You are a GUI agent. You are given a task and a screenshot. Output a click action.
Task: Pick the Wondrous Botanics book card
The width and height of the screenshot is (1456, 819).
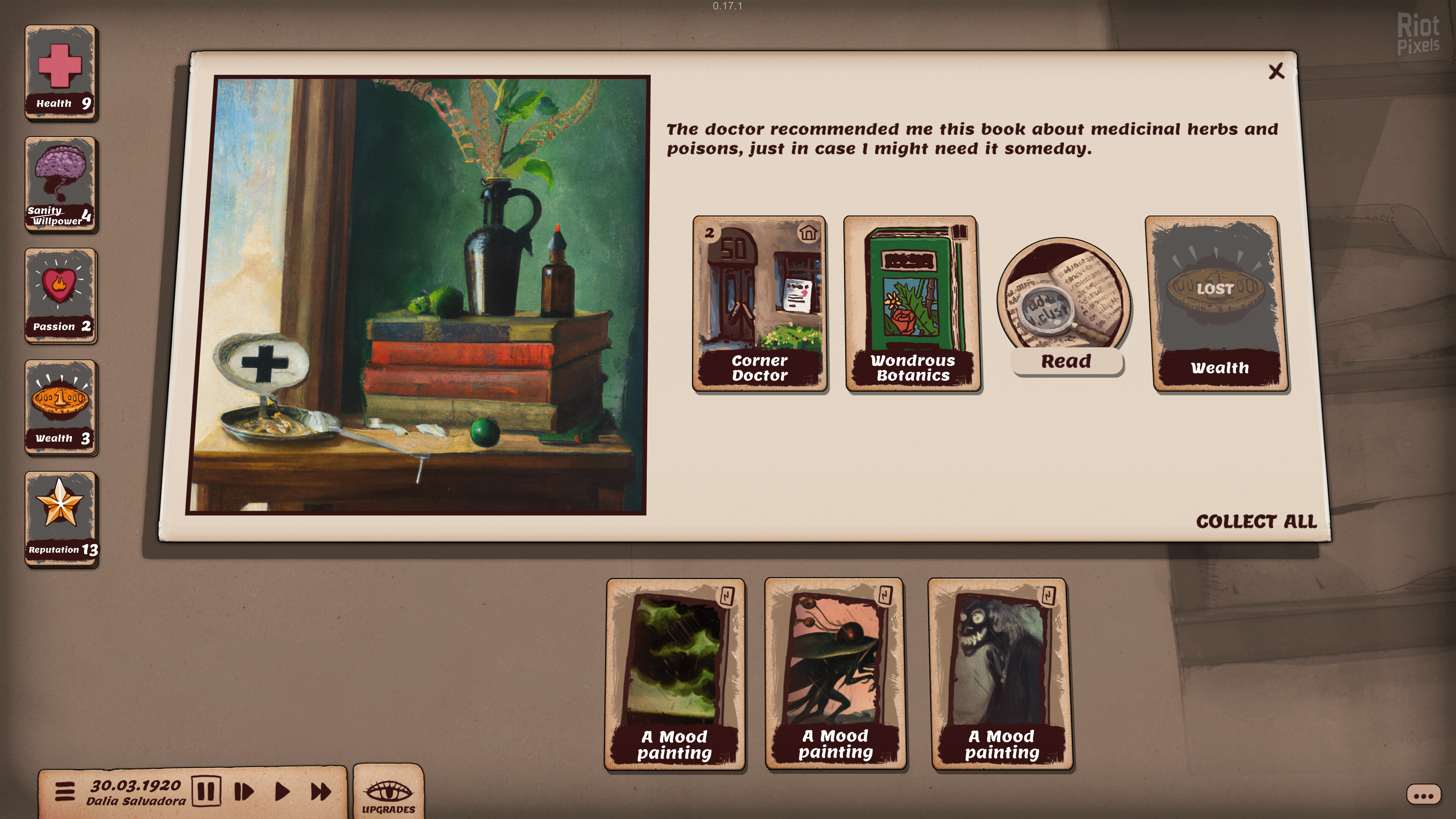[x=912, y=303]
